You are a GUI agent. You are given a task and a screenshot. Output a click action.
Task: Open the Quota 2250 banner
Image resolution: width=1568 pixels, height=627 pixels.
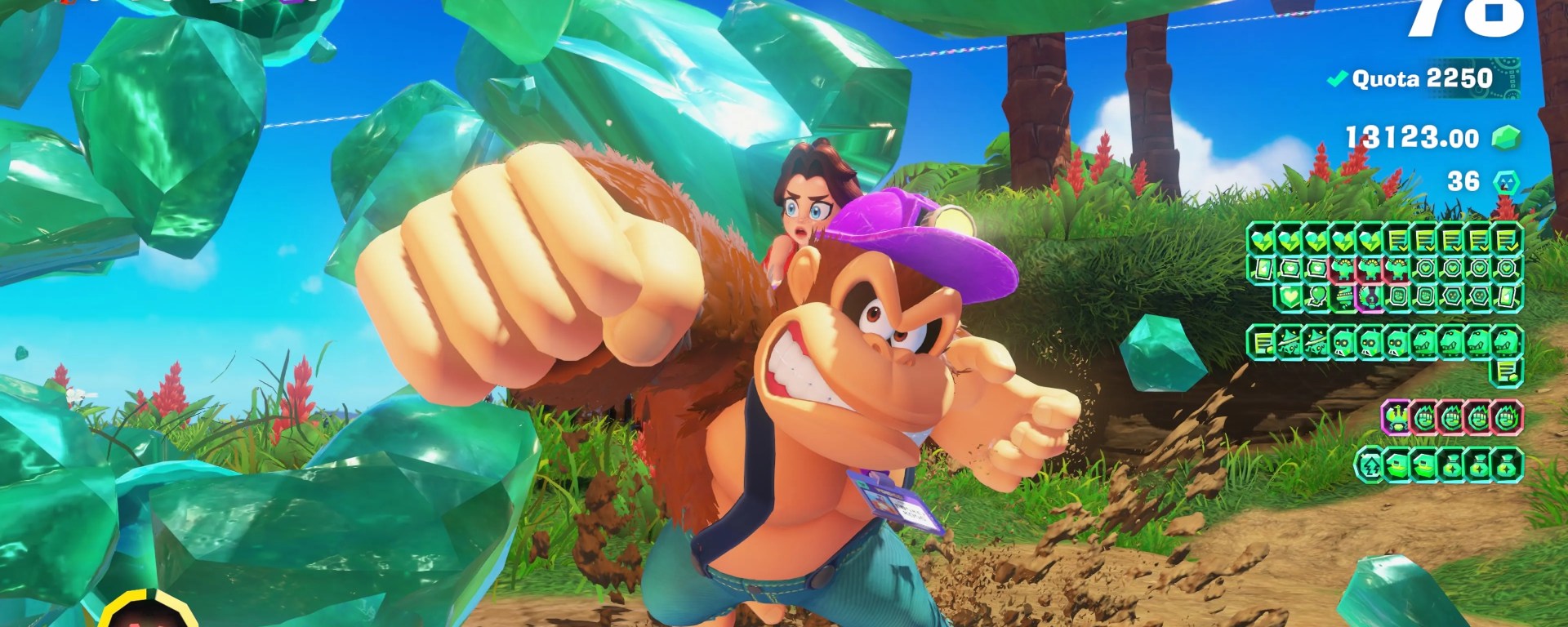coord(1425,80)
